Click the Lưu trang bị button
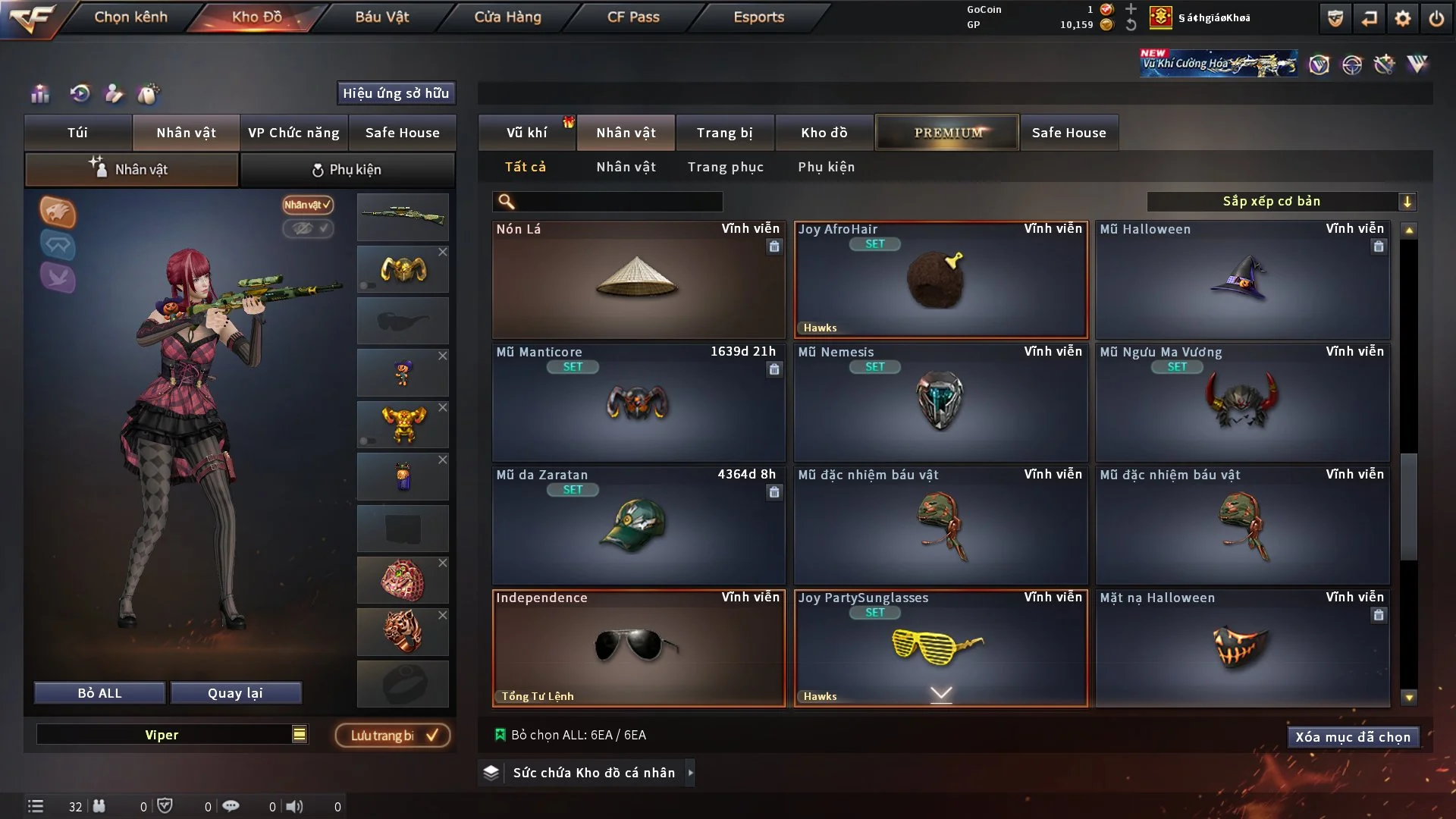This screenshot has width=1456, height=819. 392,735
